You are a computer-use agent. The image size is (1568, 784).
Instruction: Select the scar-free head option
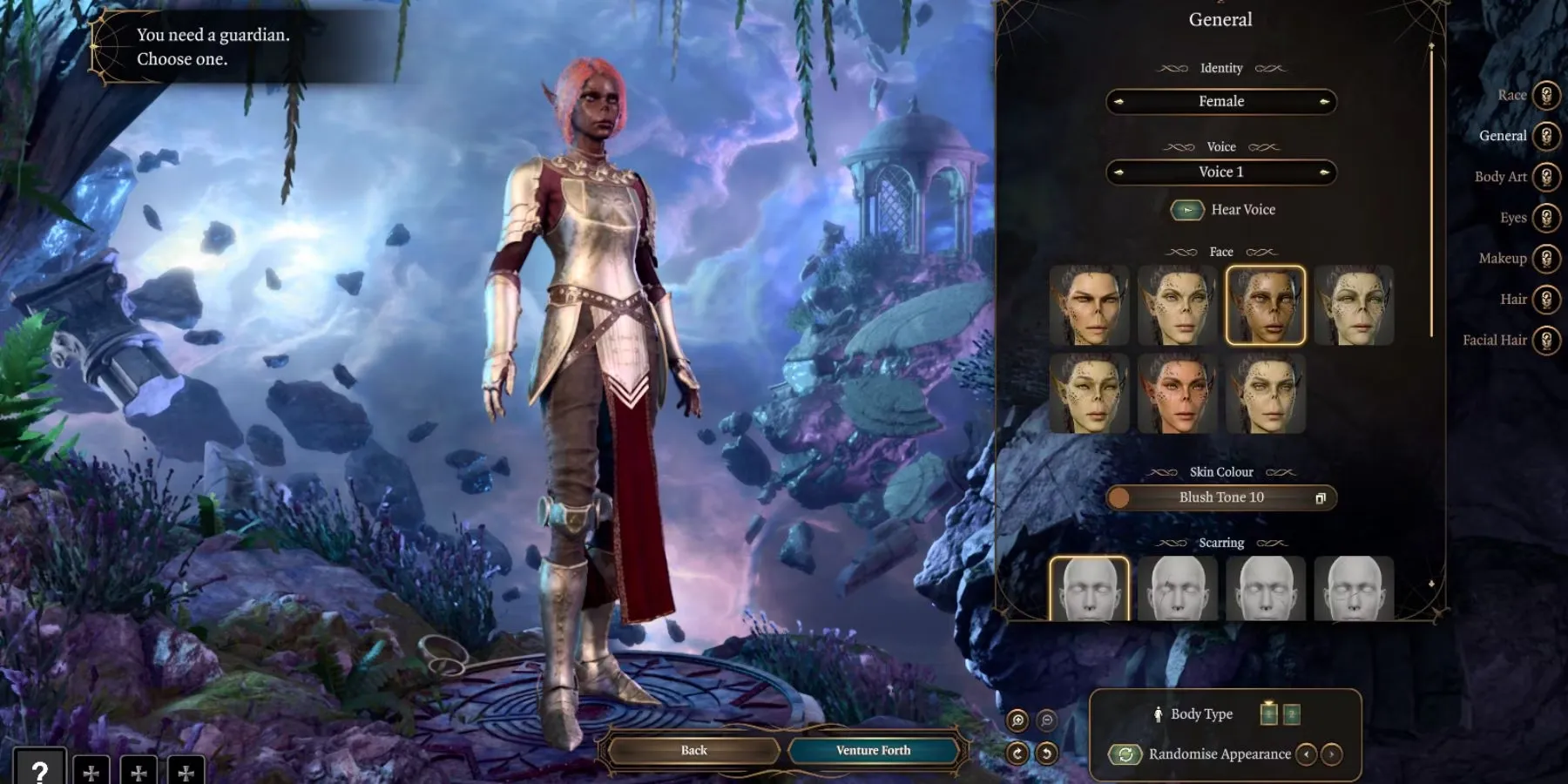click(x=1089, y=589)
